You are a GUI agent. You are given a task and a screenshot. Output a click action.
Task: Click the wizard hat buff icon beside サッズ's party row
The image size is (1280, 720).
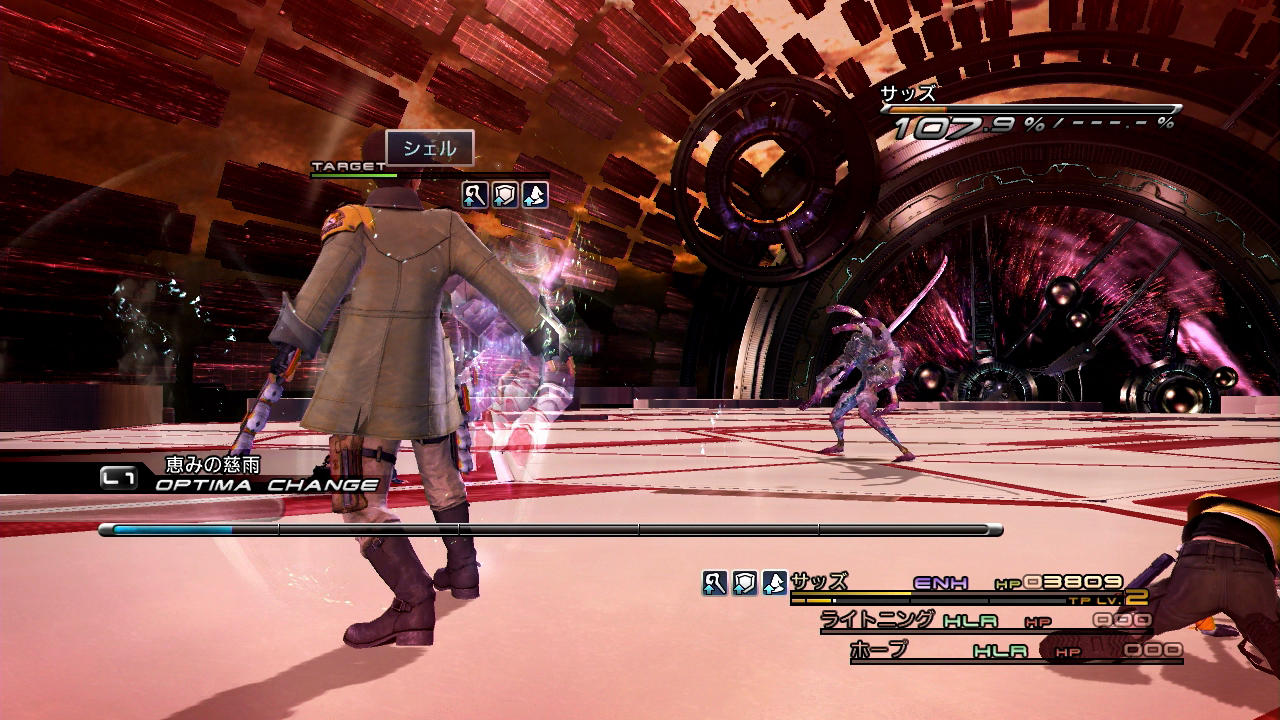point(774,583)
